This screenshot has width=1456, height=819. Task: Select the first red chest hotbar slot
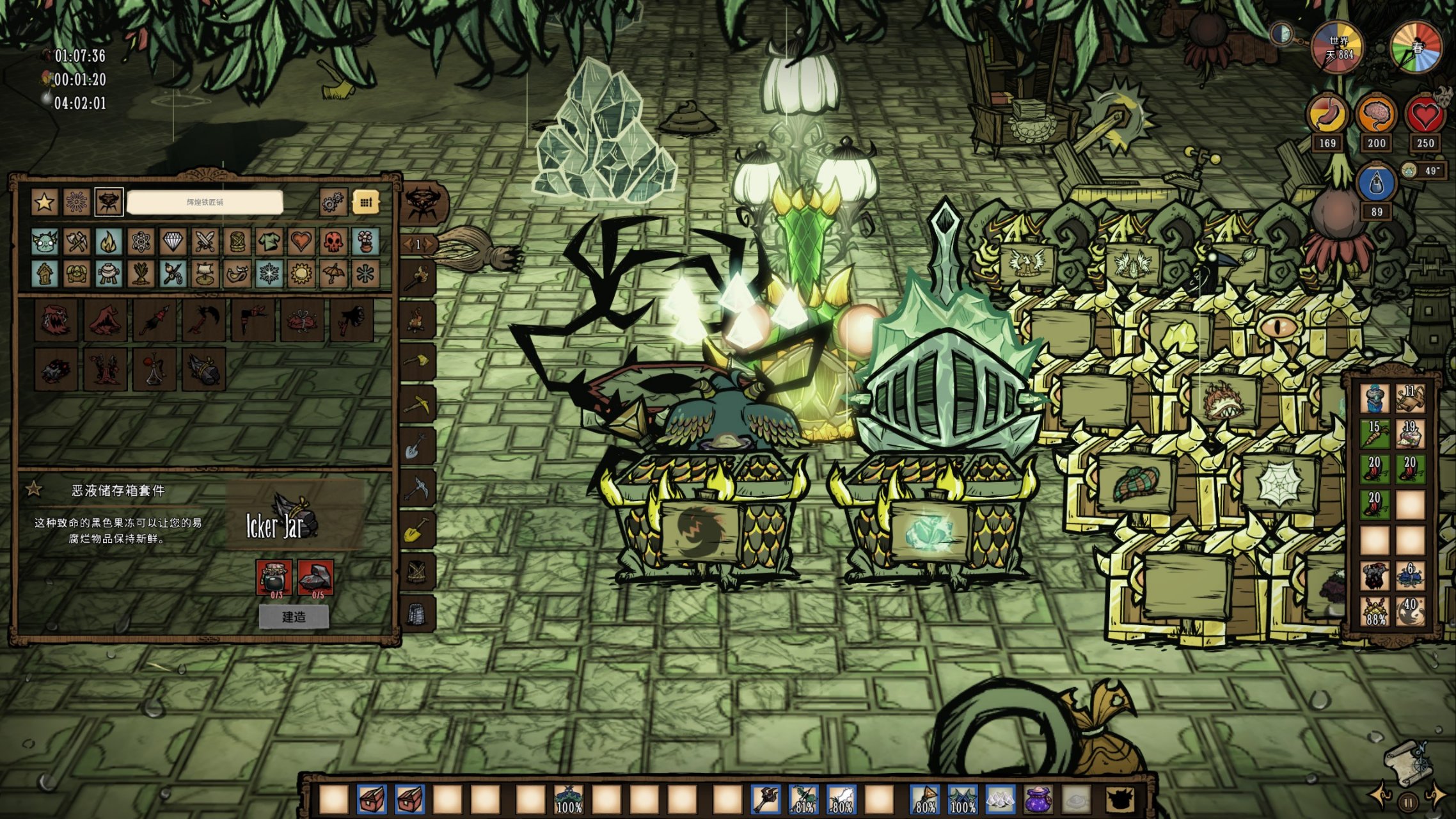point(372,800)
